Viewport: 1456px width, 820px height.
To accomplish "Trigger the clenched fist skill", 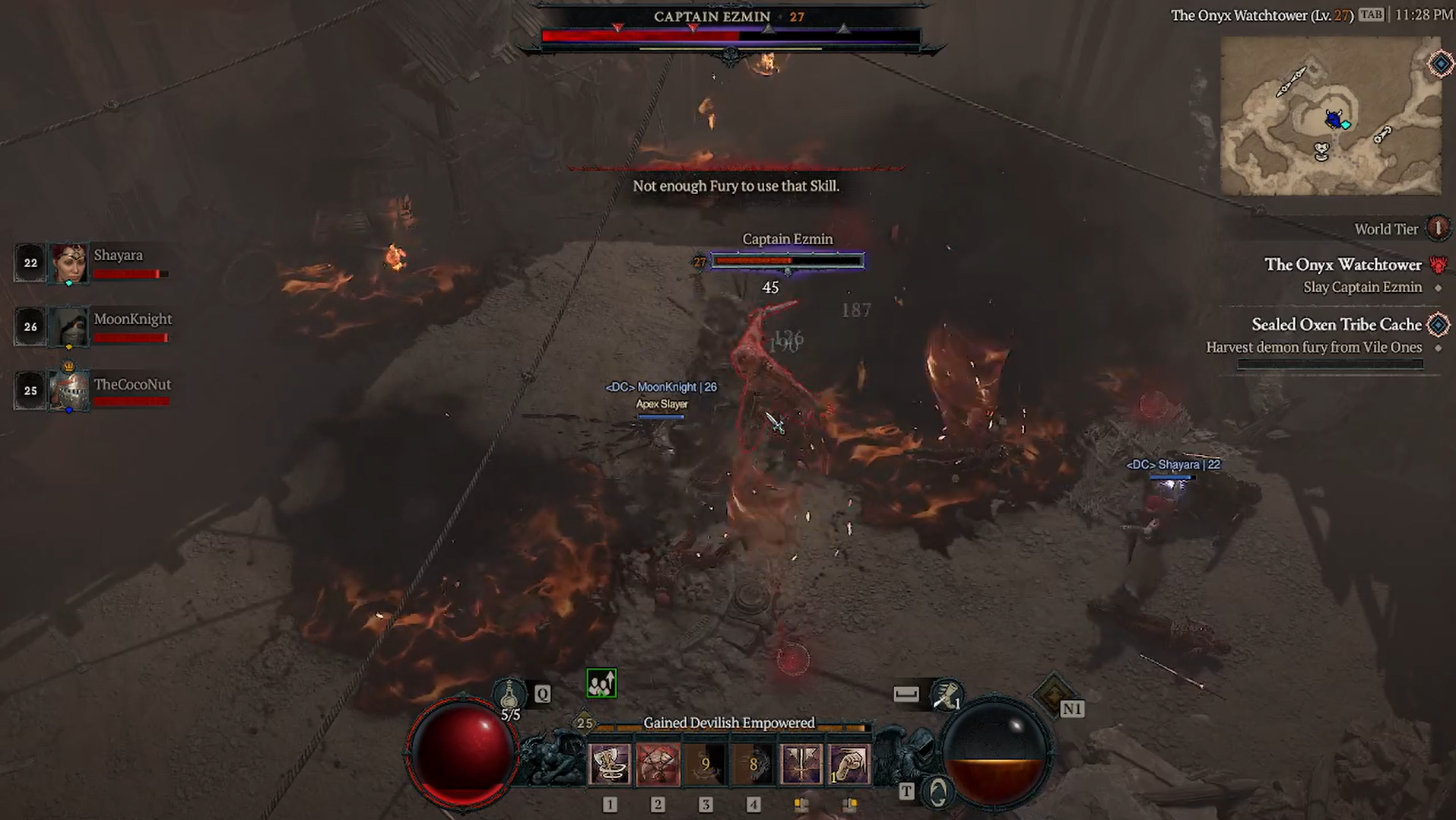I will [849, 764].
